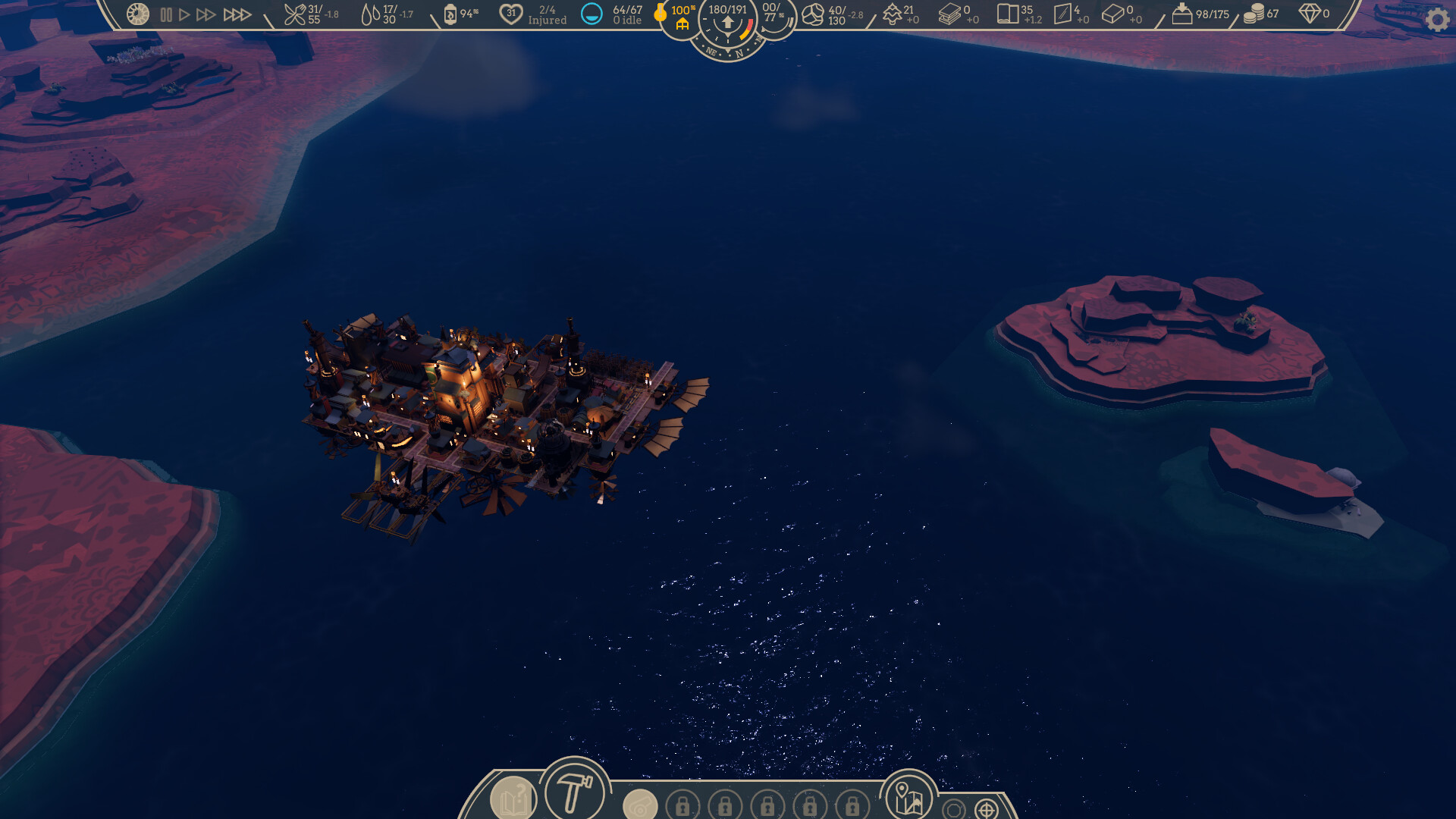The image size is (1456, 819).
Task: Pause the game simulation
Action: click(167, 13)
